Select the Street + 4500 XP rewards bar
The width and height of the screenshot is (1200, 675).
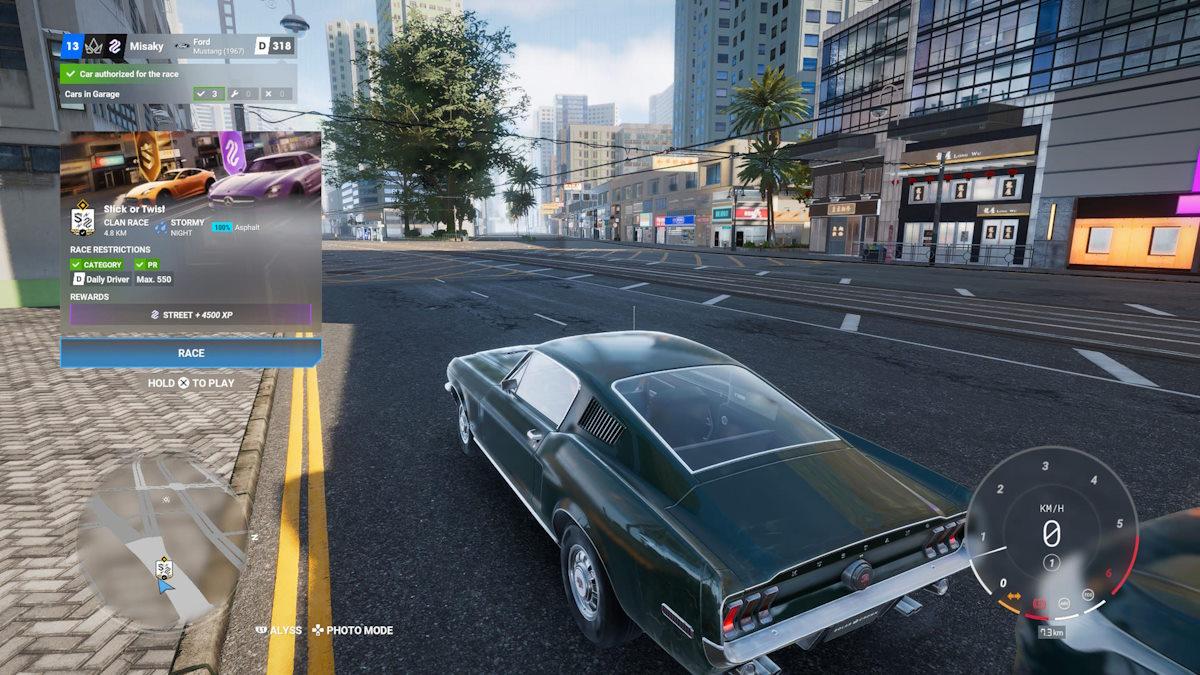tap(191, 314)
